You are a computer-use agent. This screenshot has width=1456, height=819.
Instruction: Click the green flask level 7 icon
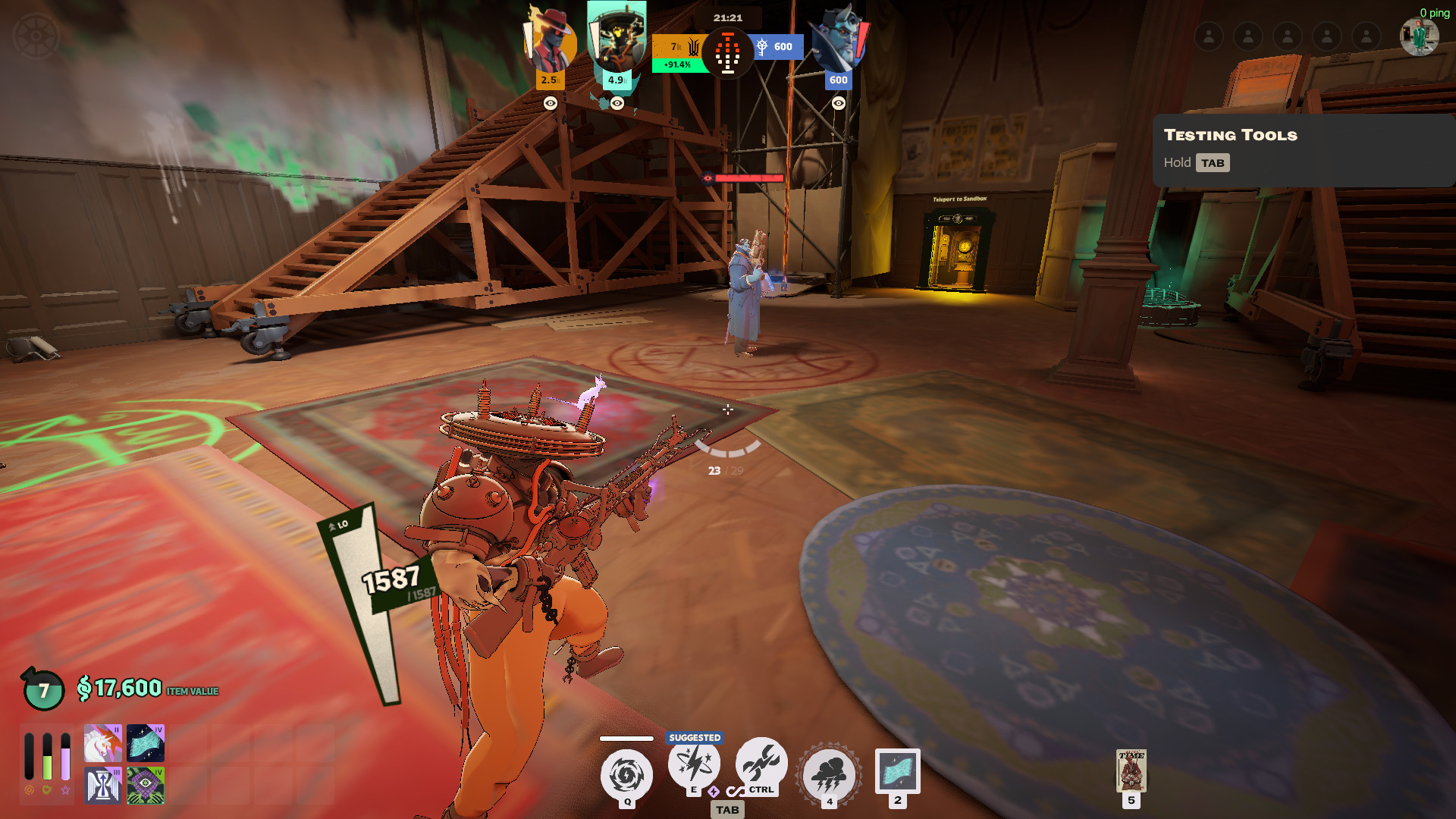pyautogui.click(x=43, y=689)
